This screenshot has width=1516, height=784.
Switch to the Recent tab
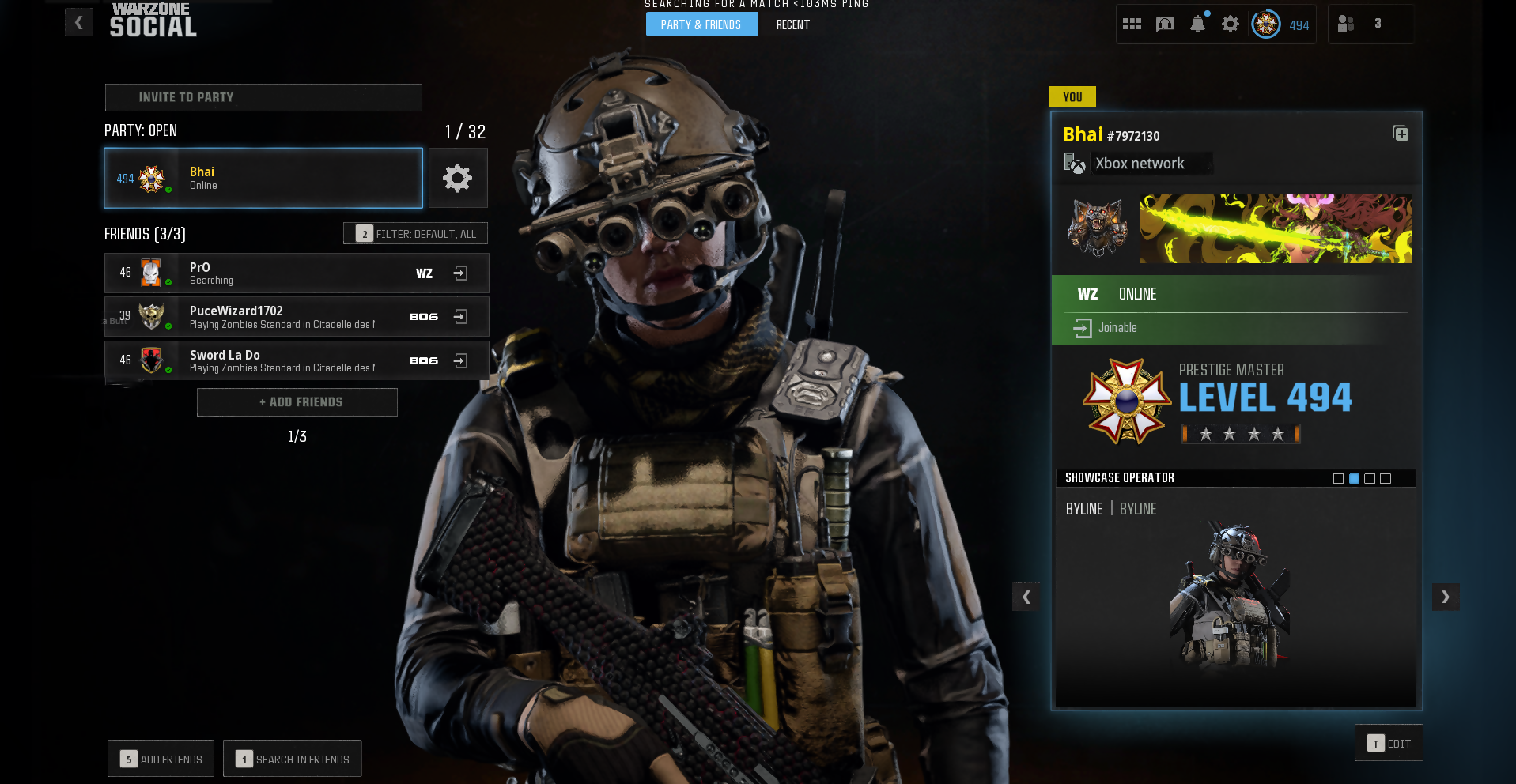(792, 24)
